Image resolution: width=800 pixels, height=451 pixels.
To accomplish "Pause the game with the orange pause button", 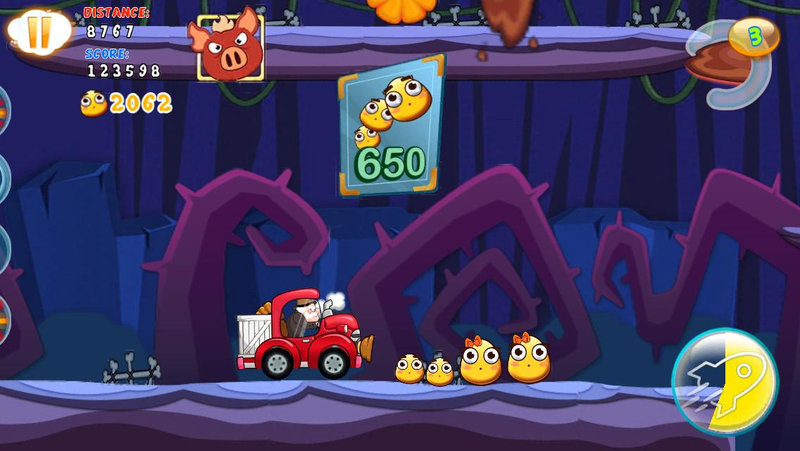I will [x=37, y=31].
